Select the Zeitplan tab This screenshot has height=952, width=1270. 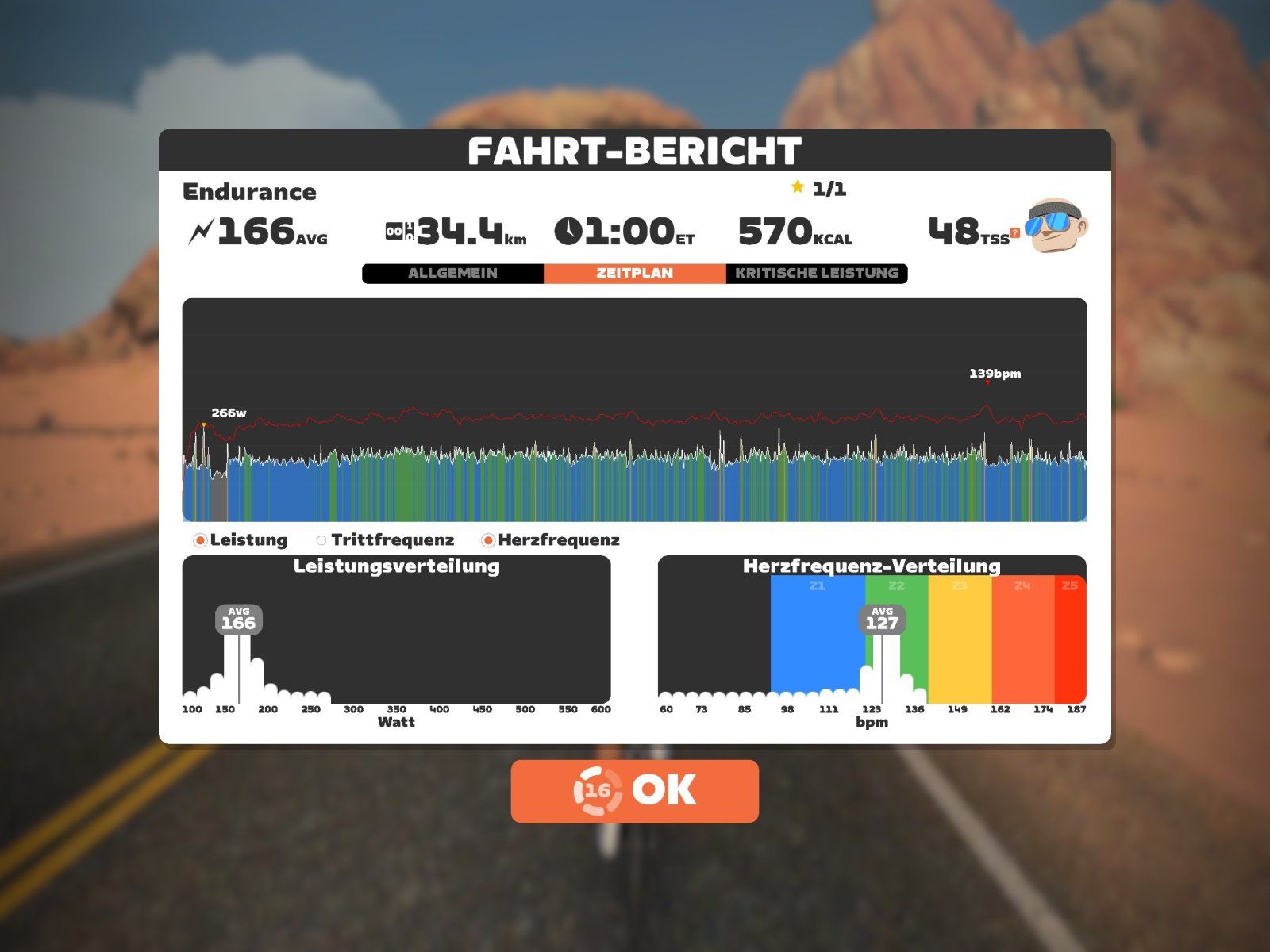point(634,273)
